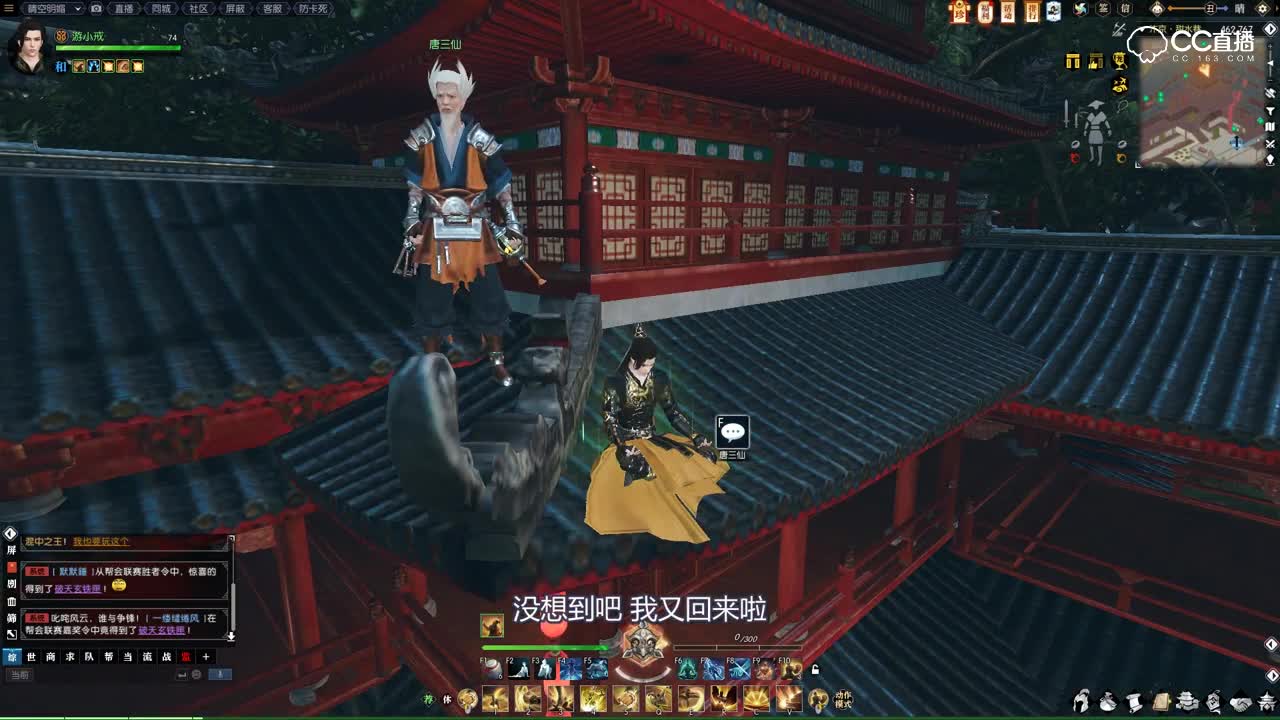Click the bag icon in the bottom-right corner
The height and width of the screenshot is (720, 1280).
tap(1106, 701)
